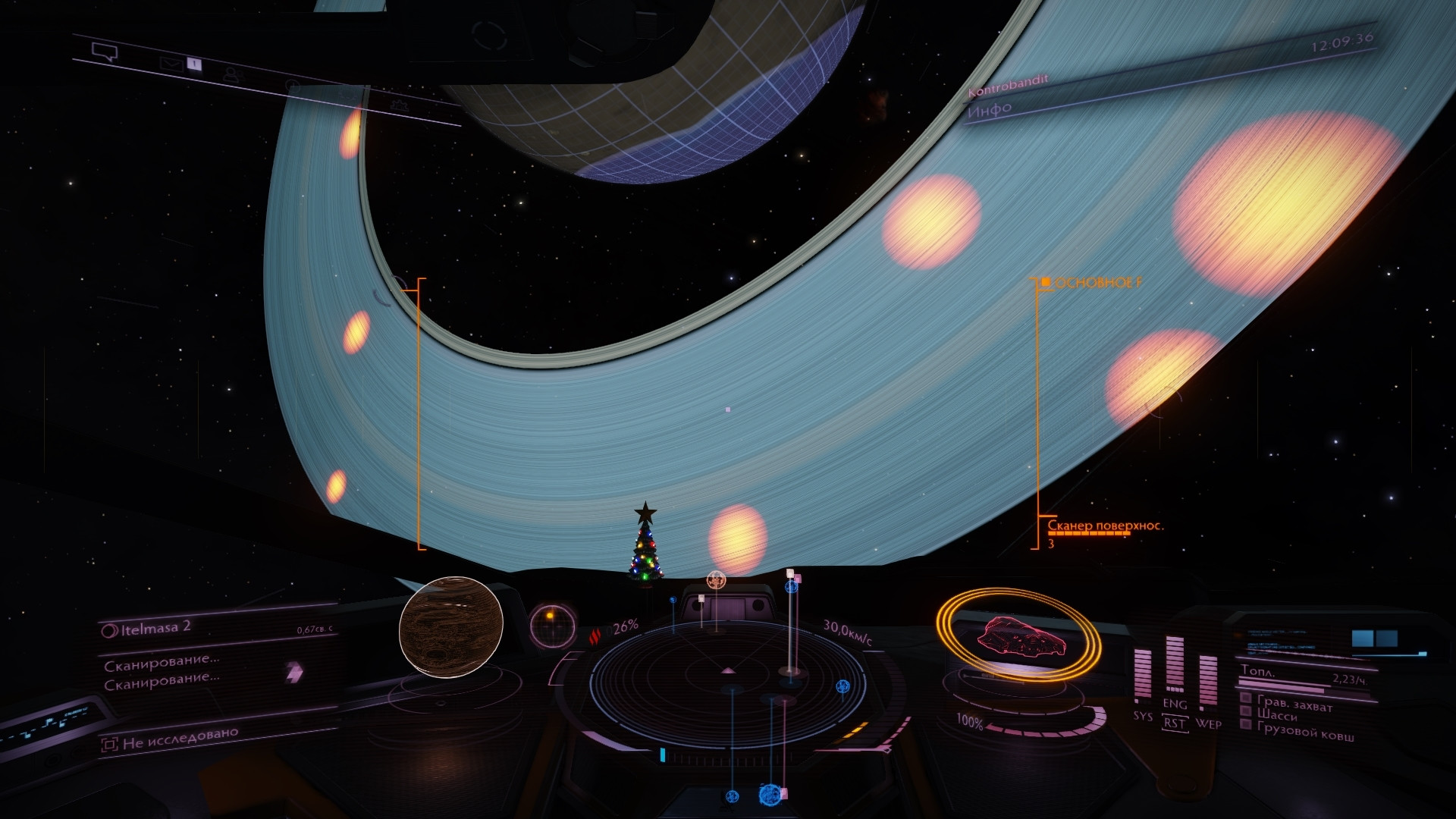Divert power to SYS
The height and width of the screenshot is (819, 1456).
[x=1143, y=716]
